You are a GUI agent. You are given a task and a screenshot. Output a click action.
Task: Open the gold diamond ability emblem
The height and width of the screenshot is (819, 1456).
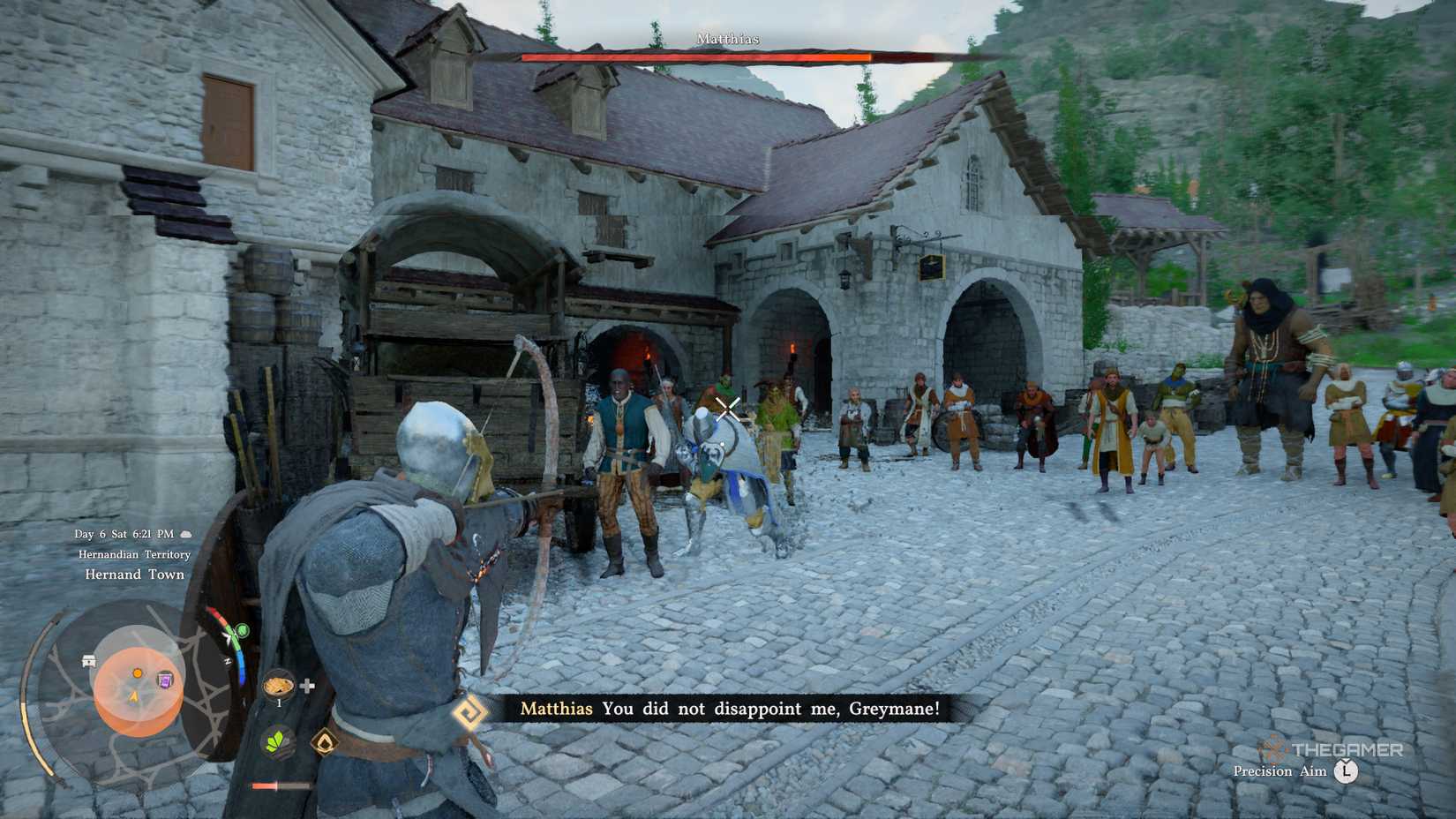click(x=324, y=741)
